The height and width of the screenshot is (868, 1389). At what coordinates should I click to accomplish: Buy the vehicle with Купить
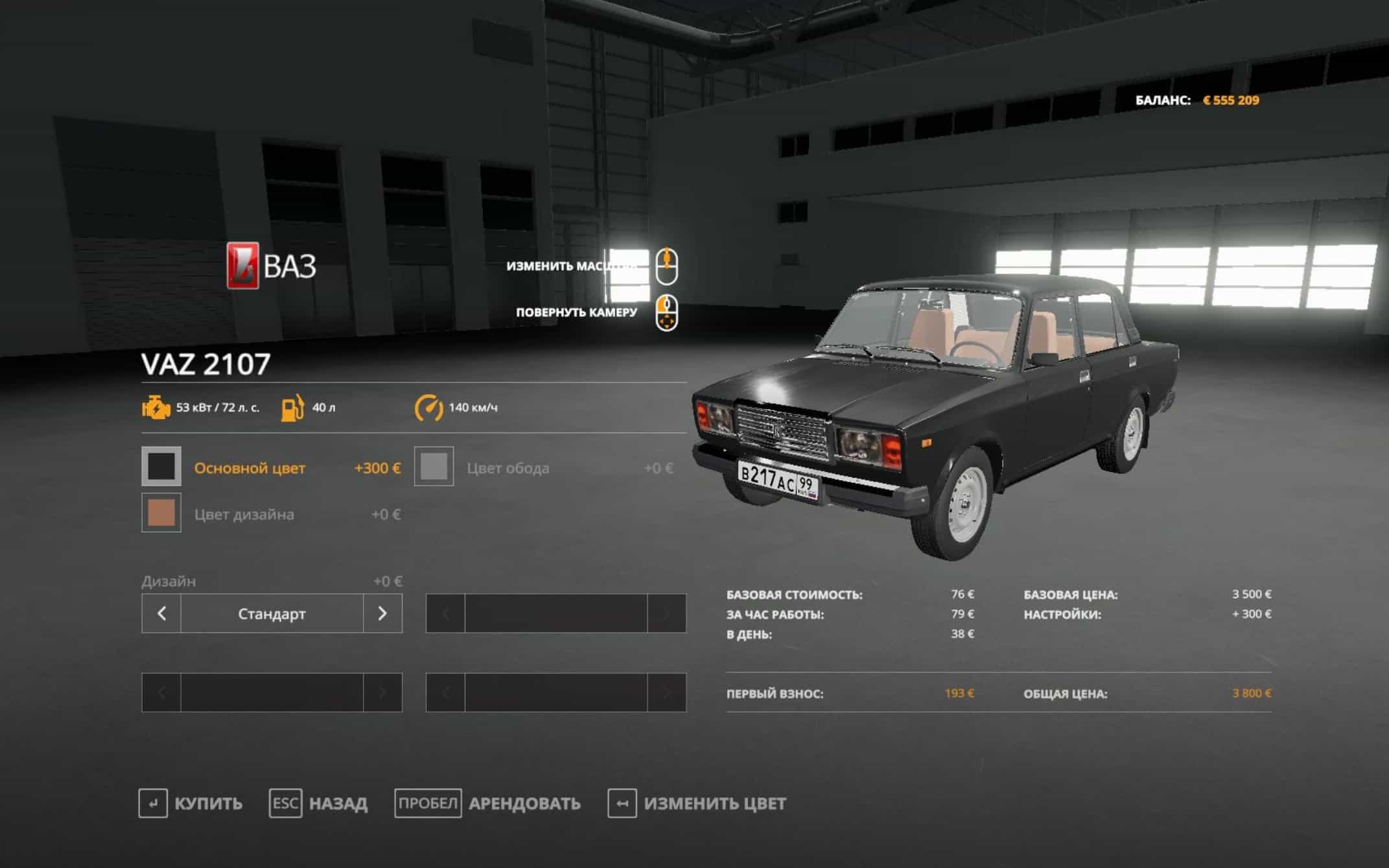[191, 803]
